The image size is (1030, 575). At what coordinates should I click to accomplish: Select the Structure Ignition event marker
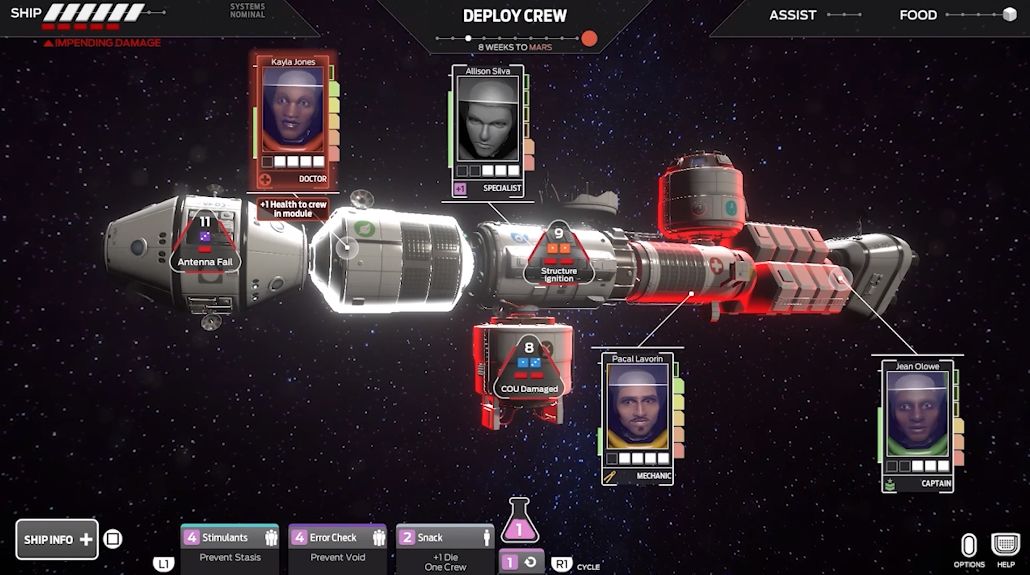tap(559, 255)
